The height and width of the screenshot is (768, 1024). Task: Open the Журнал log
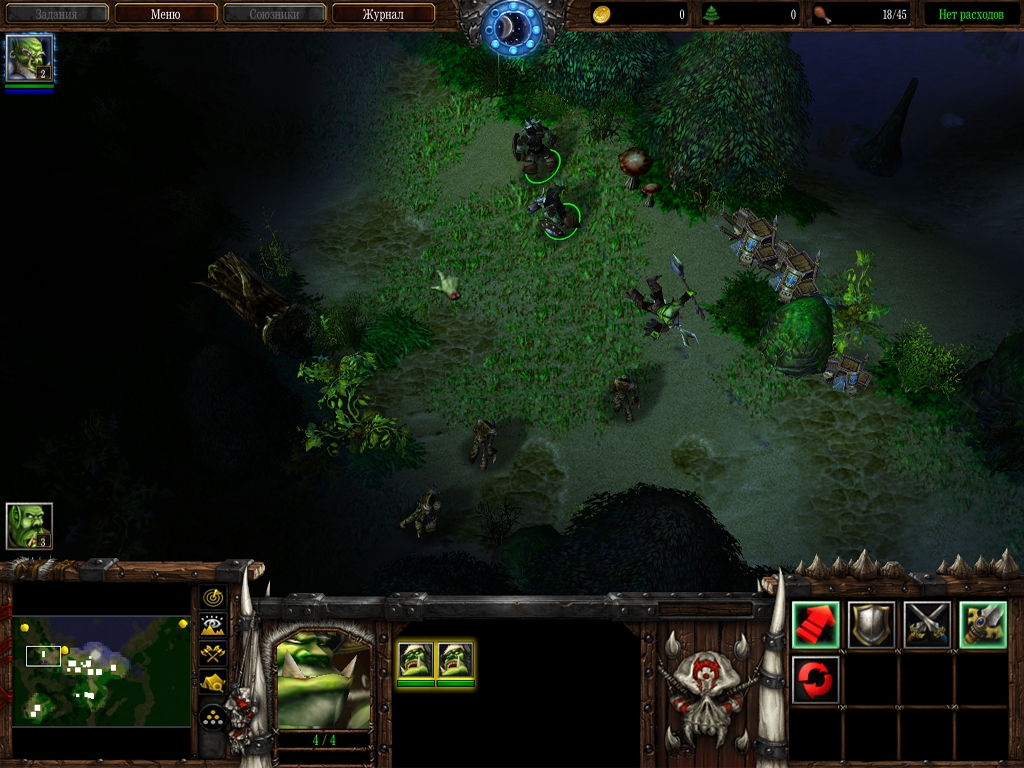tap(383, 14)
